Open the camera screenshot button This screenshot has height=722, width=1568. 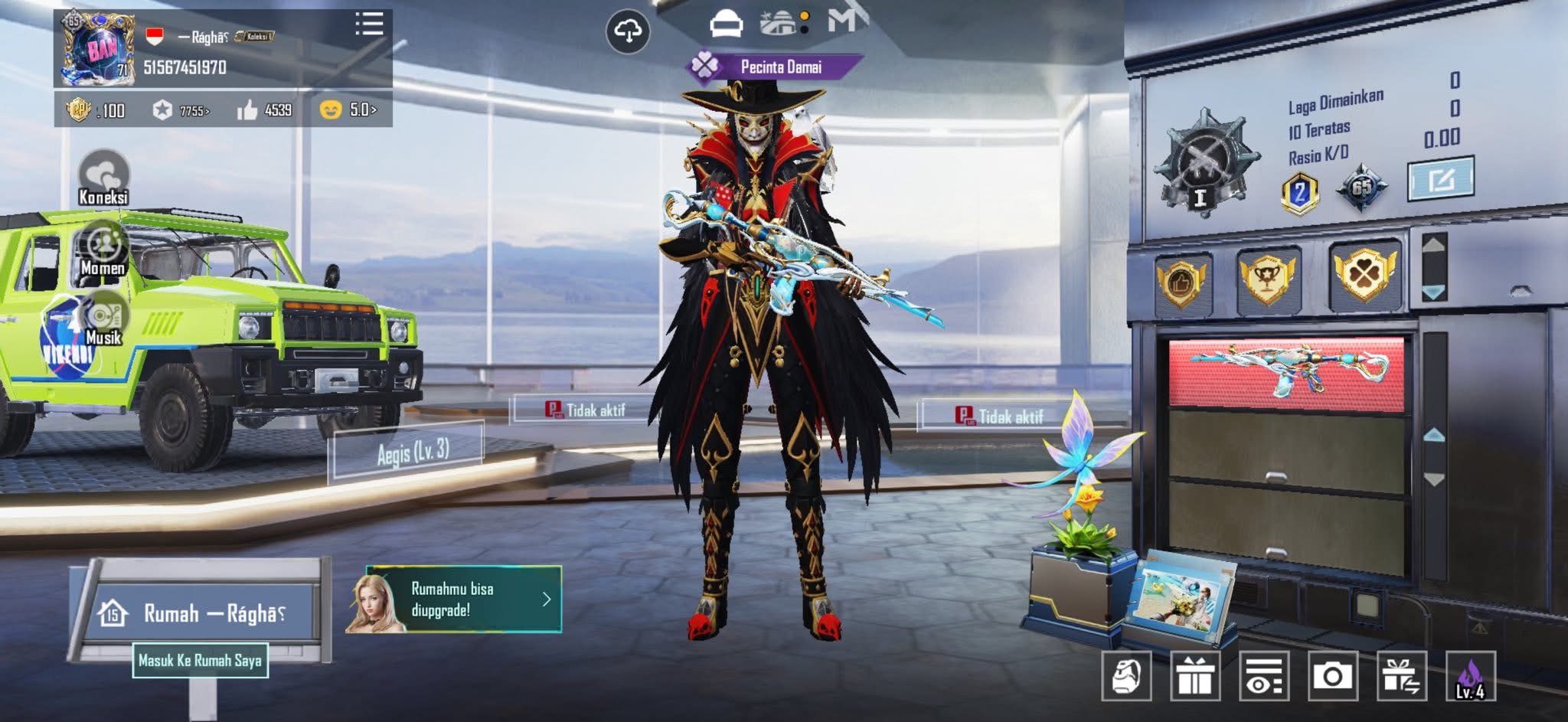[x=1332, y=676]
